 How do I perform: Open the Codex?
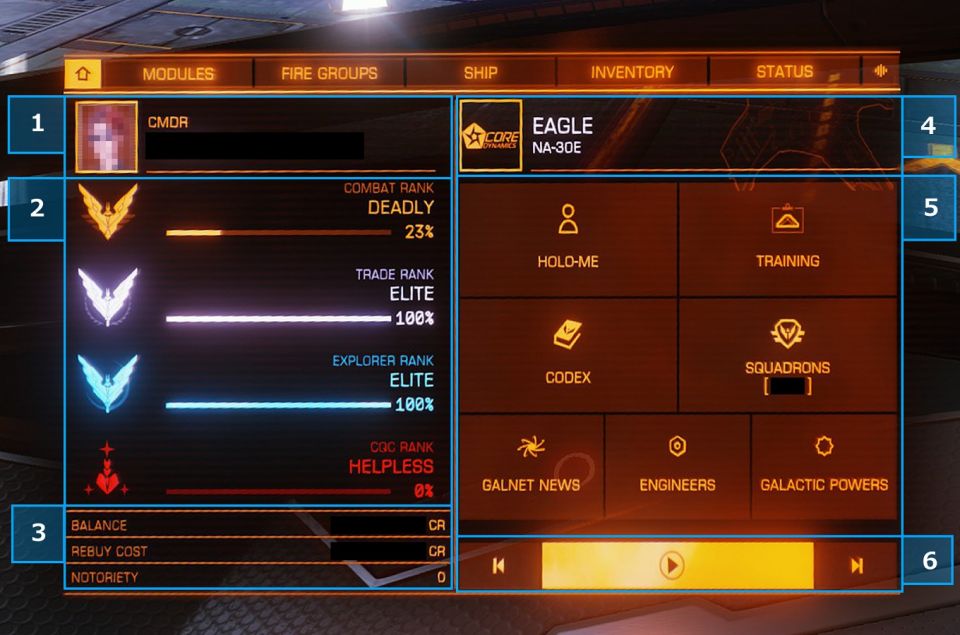tap(567, 354)
